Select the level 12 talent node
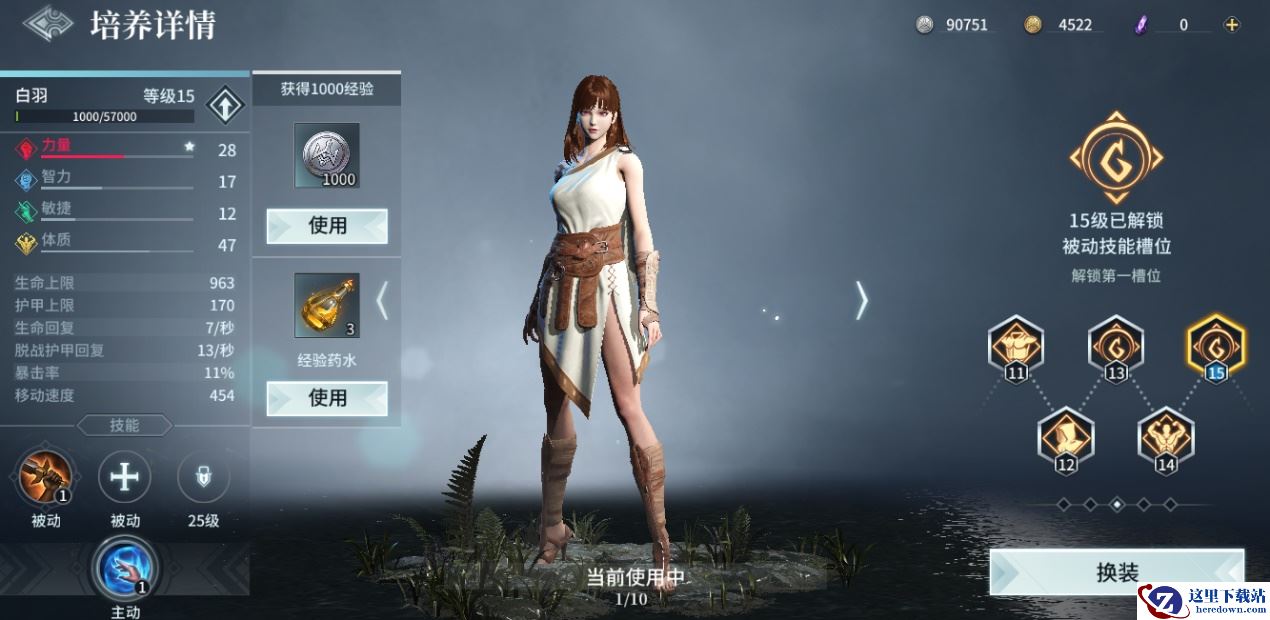Screen dimensions: 1270x620 click(1066, 438)
